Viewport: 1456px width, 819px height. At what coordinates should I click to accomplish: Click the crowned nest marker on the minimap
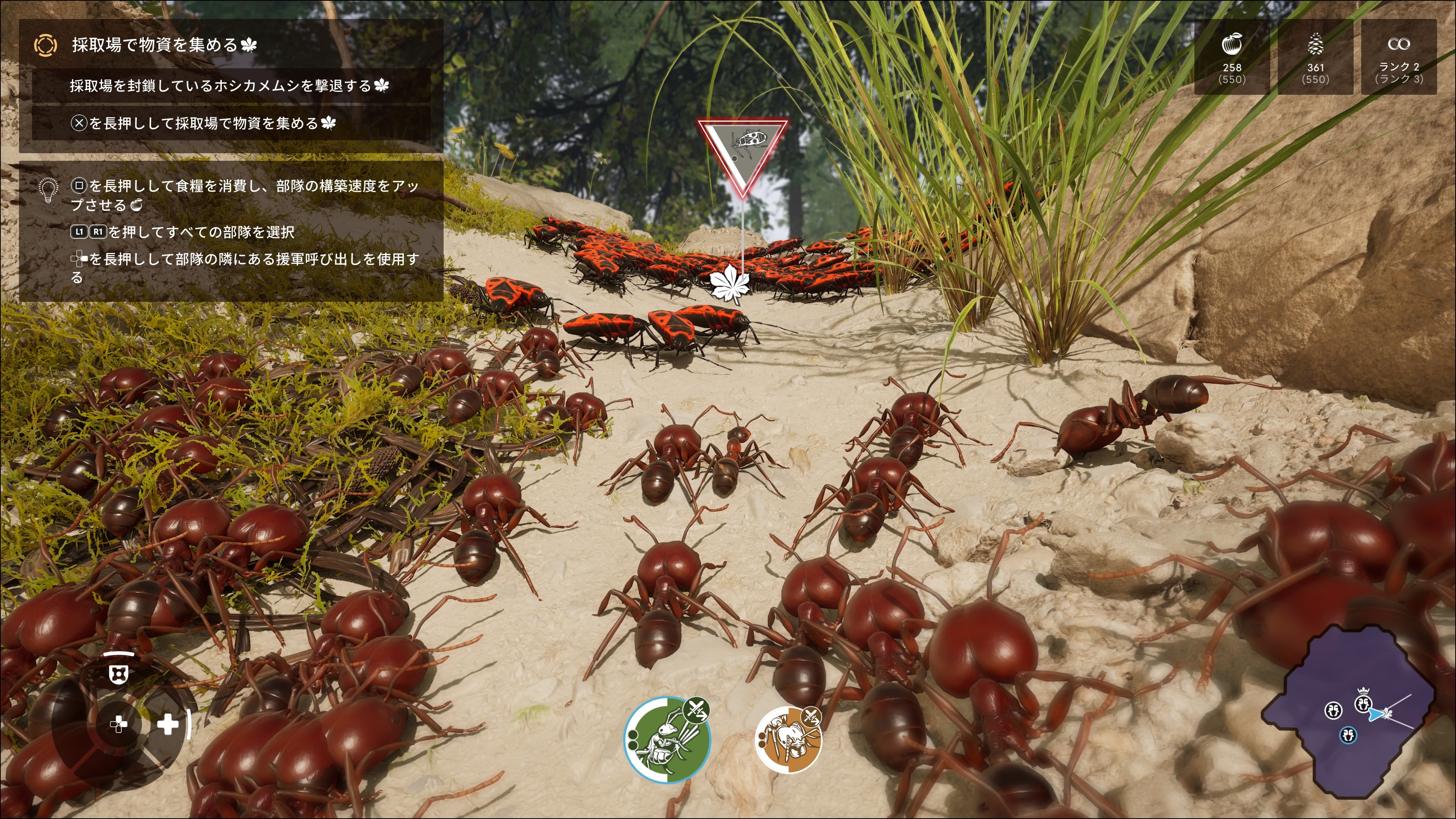[1363, 704]
